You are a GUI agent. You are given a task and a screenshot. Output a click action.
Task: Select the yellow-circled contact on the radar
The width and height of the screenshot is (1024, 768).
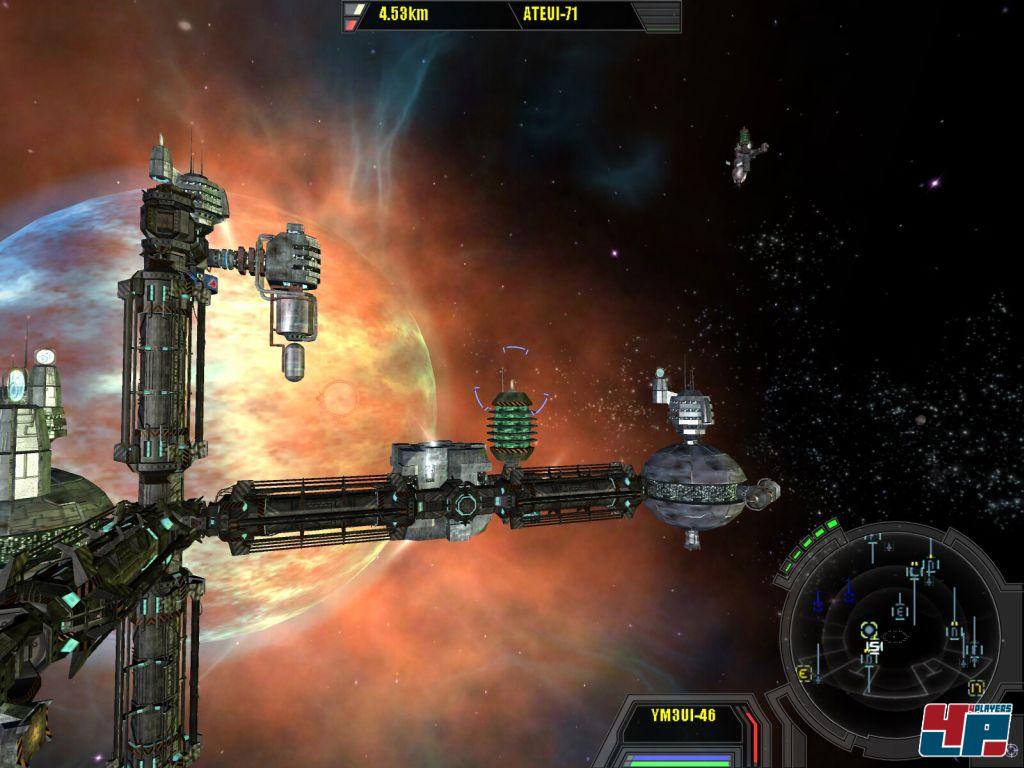pos(868,629)
